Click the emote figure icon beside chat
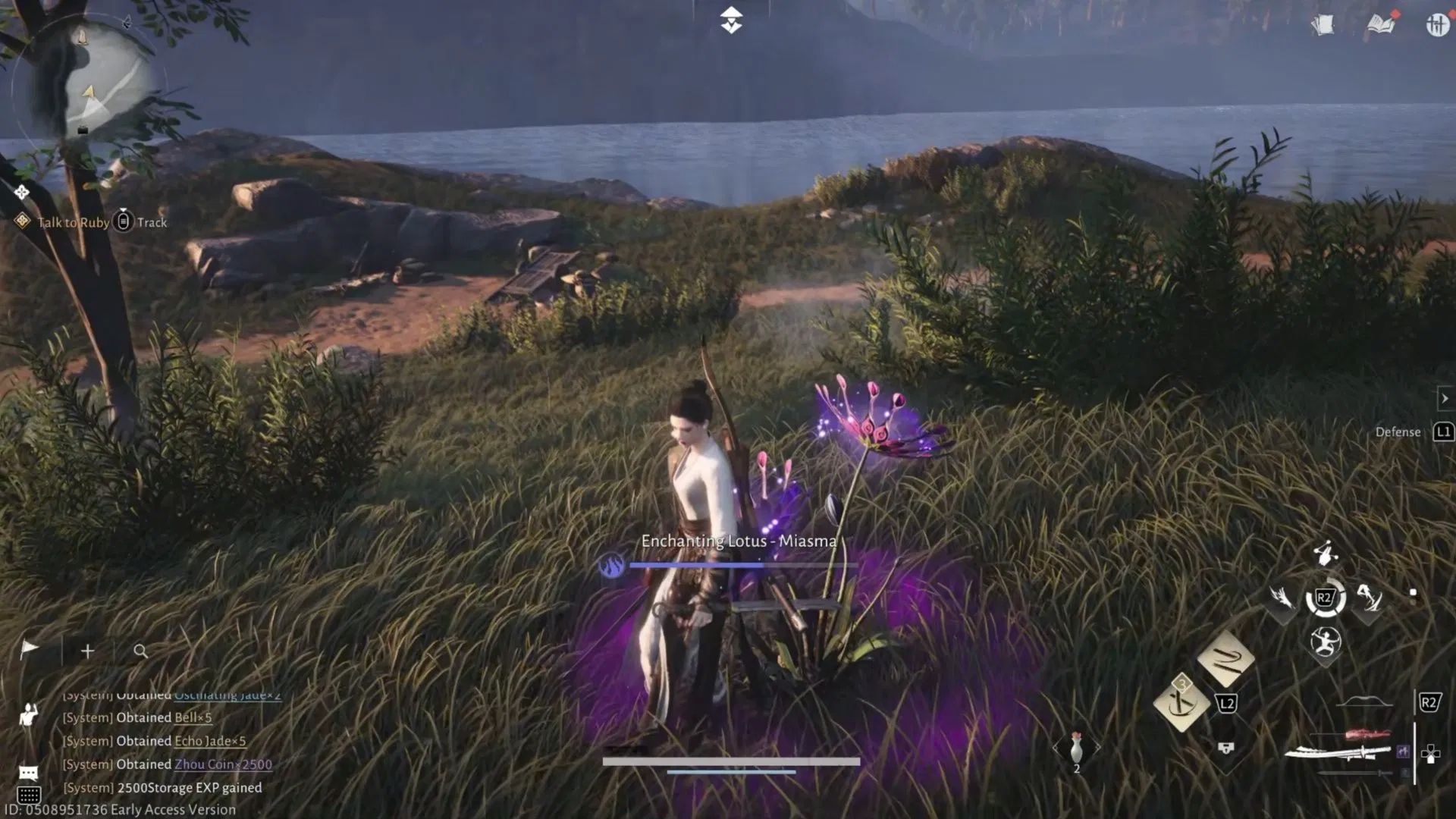This screenshot has height=819, width=1456. pyautogui.click(x=28, y=715)
